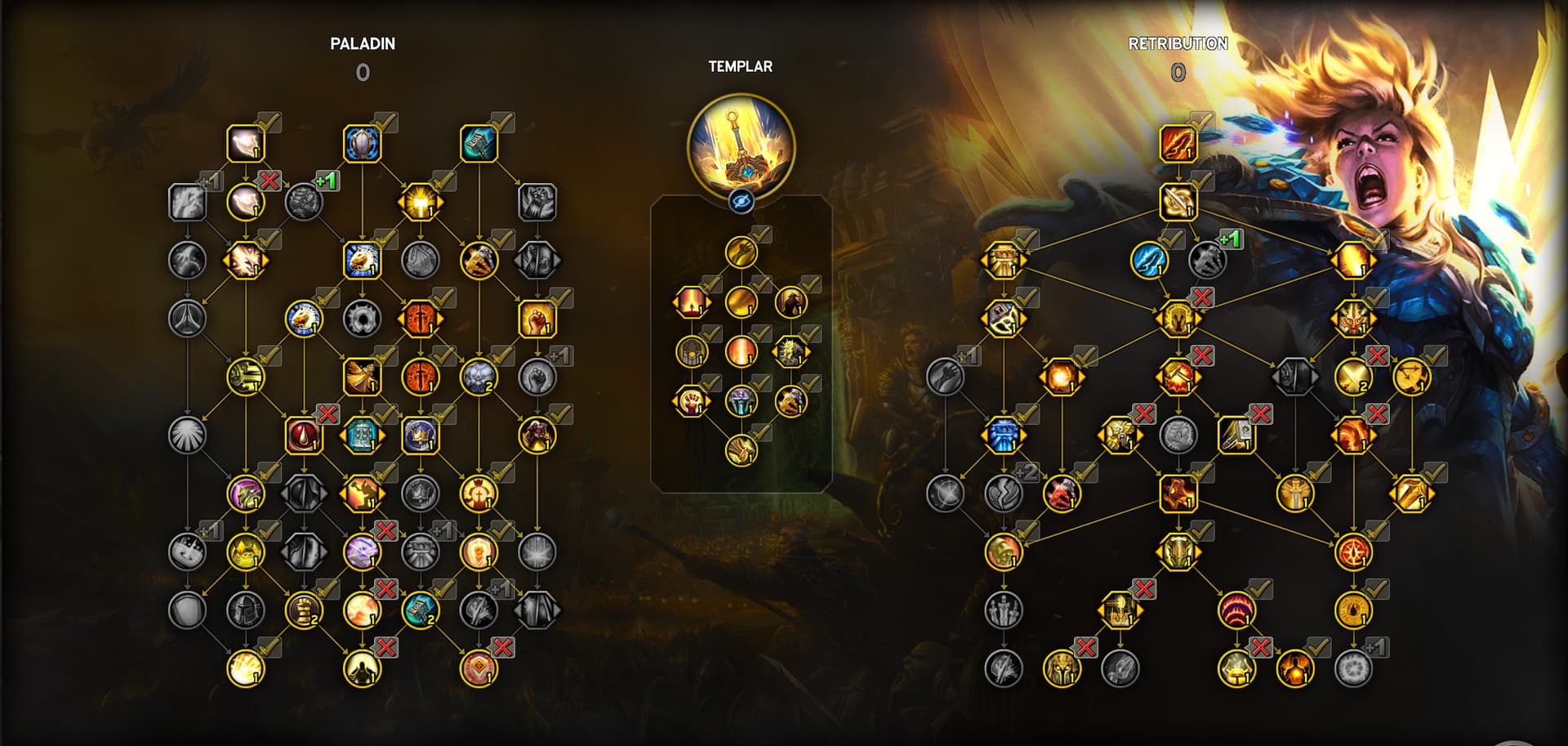Screen dimensions: 1568x746
Task: Choose the bottom node of the Templar tree
Action: pyautogui.click(x=742, y=450)
